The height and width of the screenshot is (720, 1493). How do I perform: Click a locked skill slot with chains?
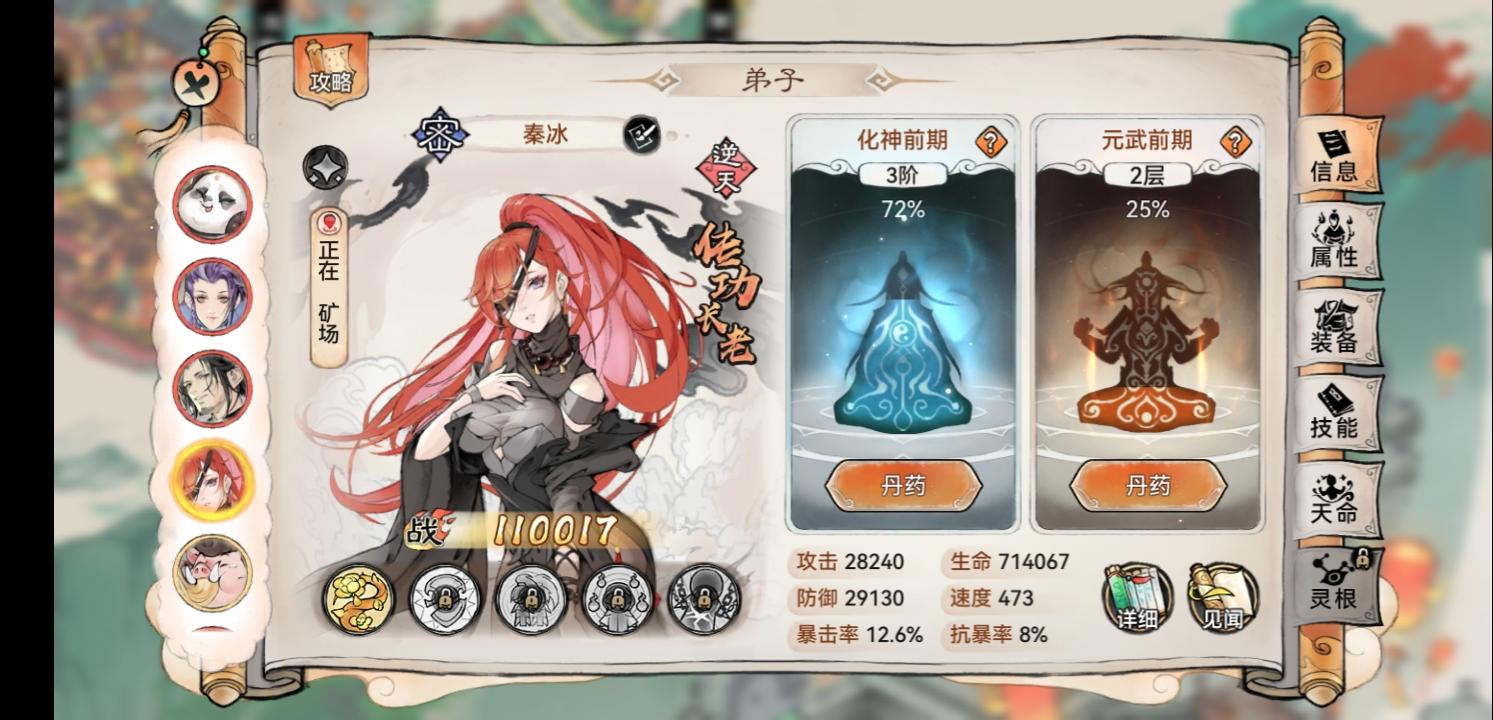[443, 600]
